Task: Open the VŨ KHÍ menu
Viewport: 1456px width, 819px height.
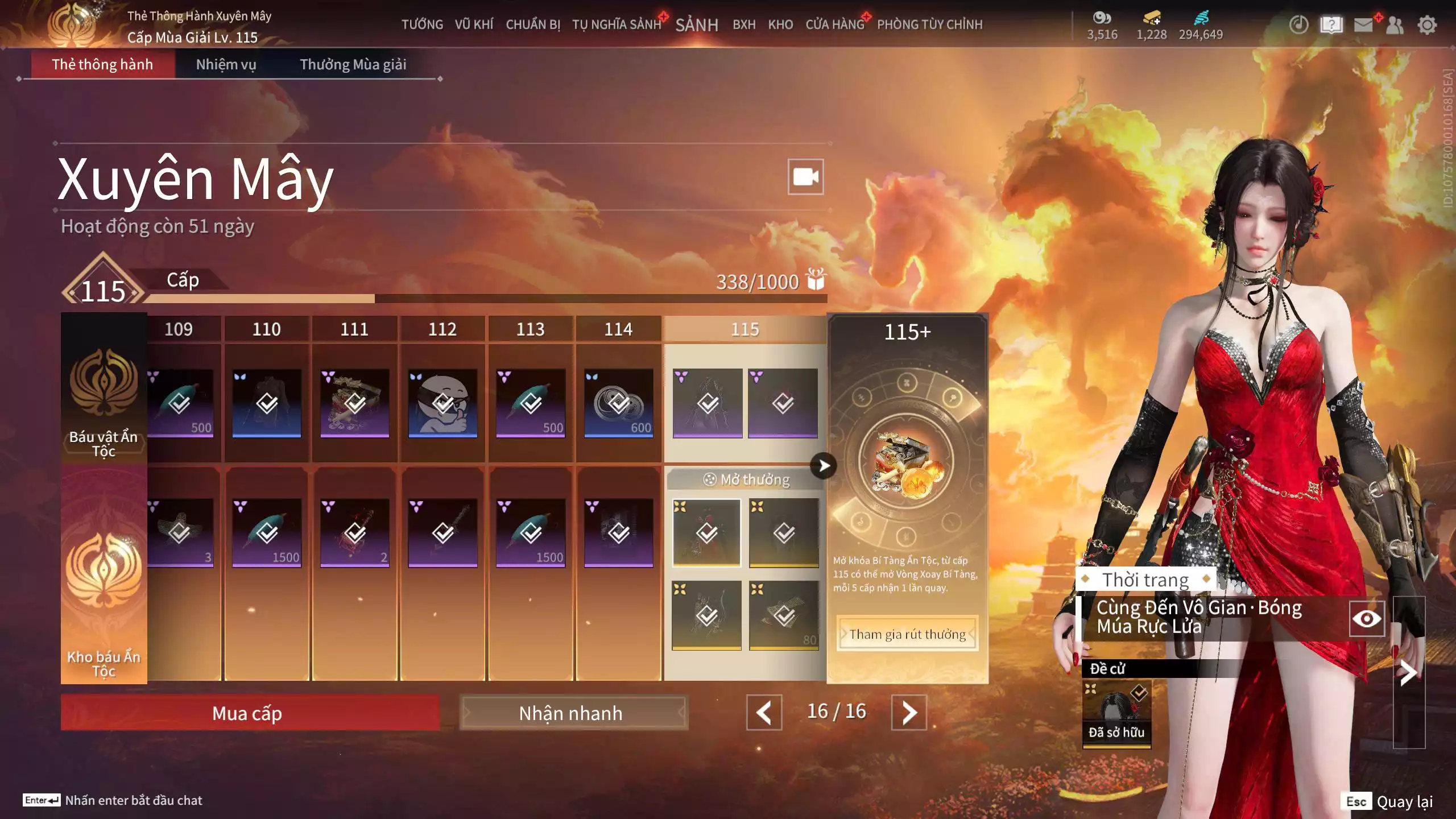Action: pos(474,24)
